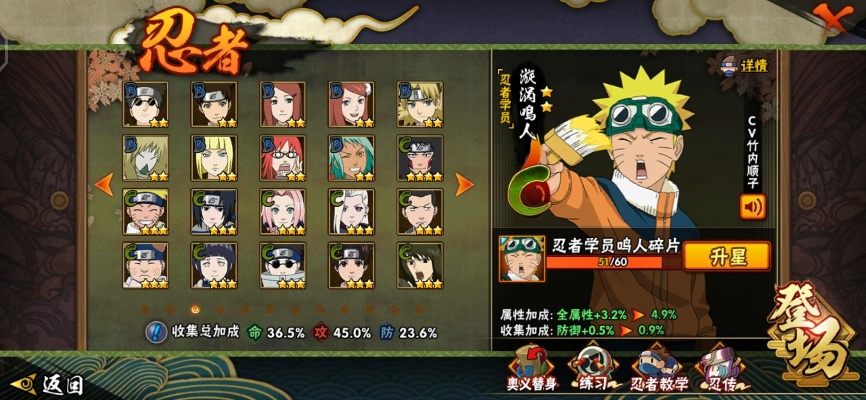Select the ninja with sunglasses and beanie

[x=146, y=103]
